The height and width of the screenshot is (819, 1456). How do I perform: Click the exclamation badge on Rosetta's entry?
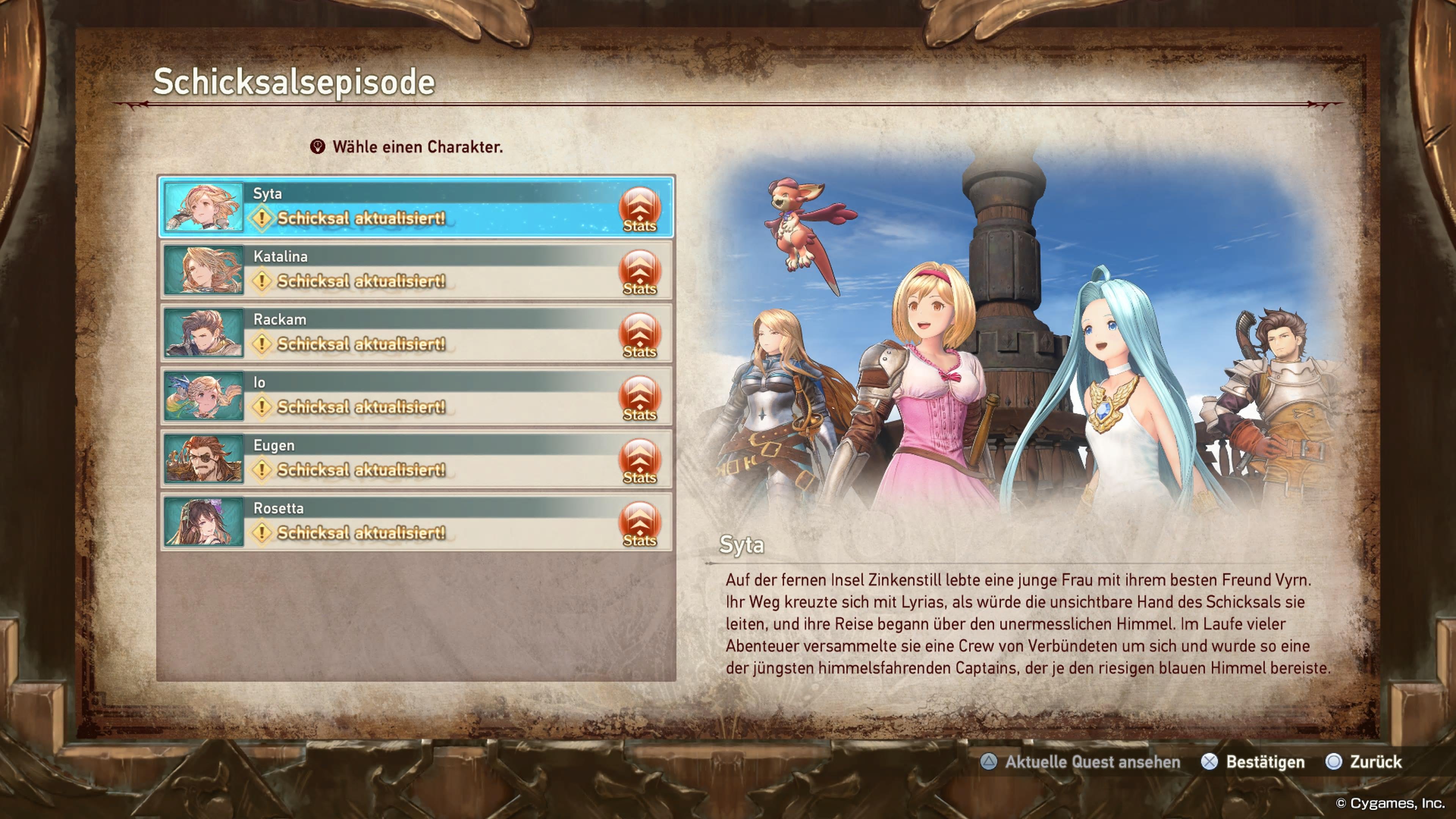pyautogui.click(x=262, y=533)
